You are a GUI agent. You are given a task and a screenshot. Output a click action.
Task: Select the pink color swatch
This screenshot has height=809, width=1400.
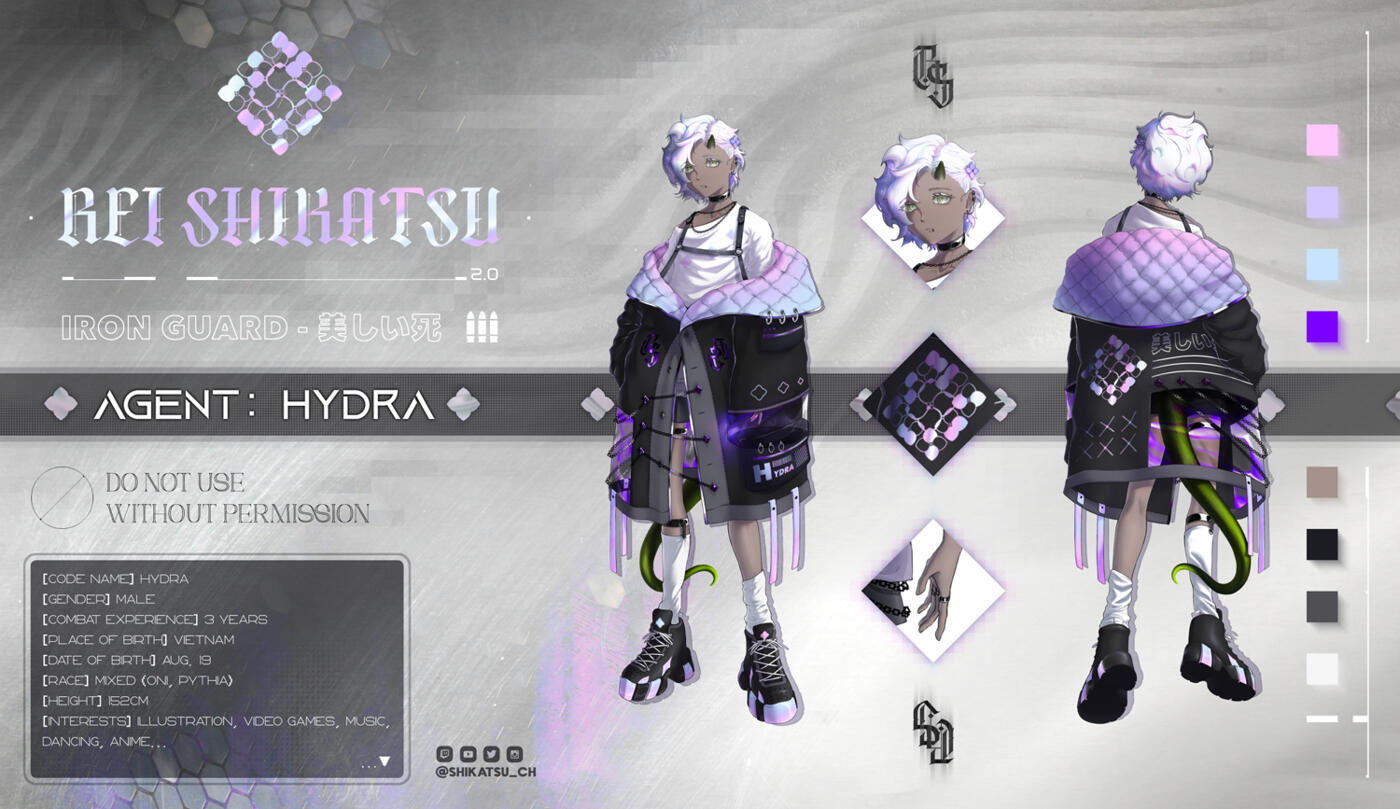click(x=1322, y=140)
